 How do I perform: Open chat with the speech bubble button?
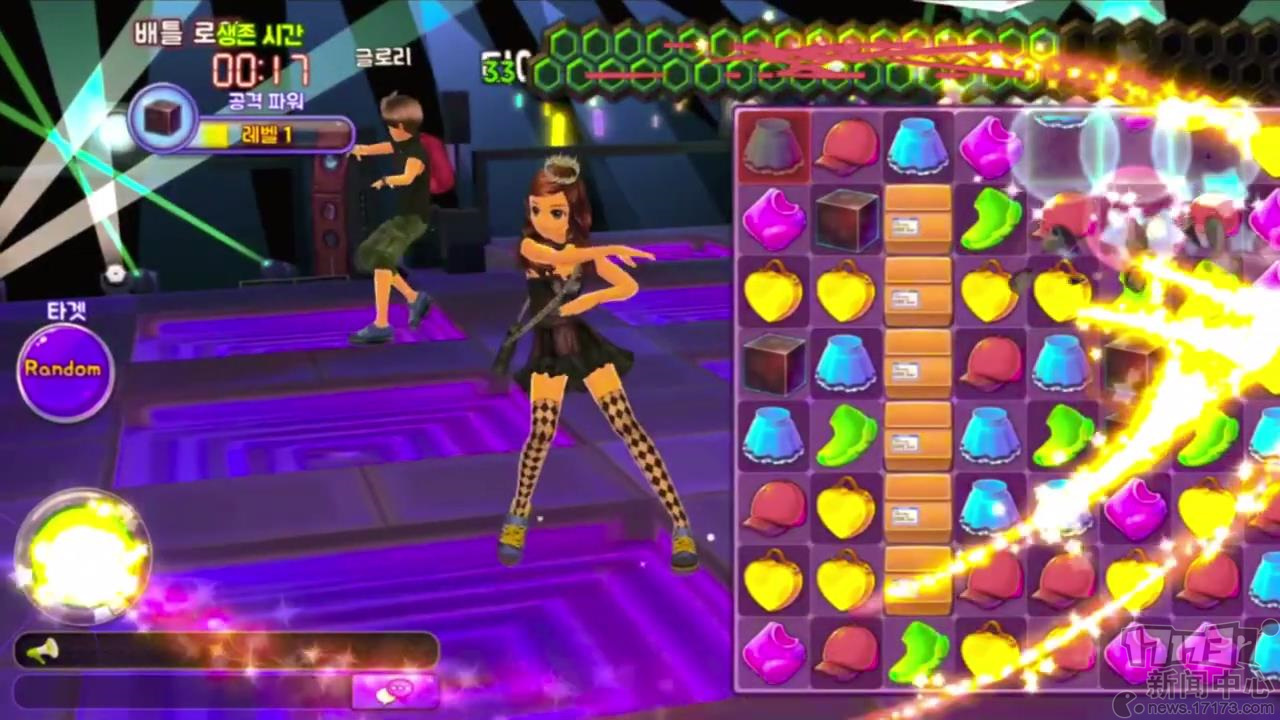[395, 690]
